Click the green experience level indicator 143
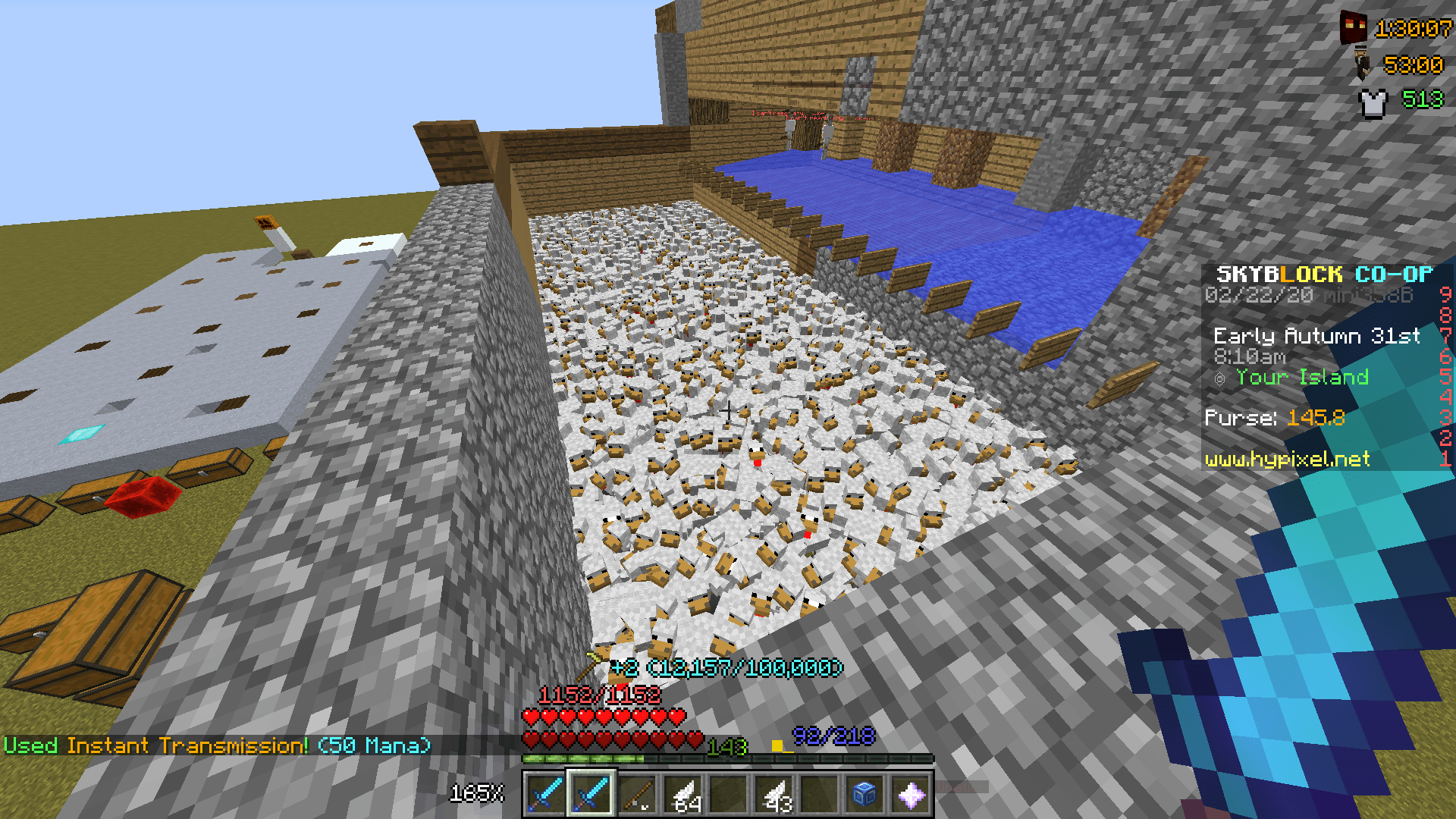 724,748
